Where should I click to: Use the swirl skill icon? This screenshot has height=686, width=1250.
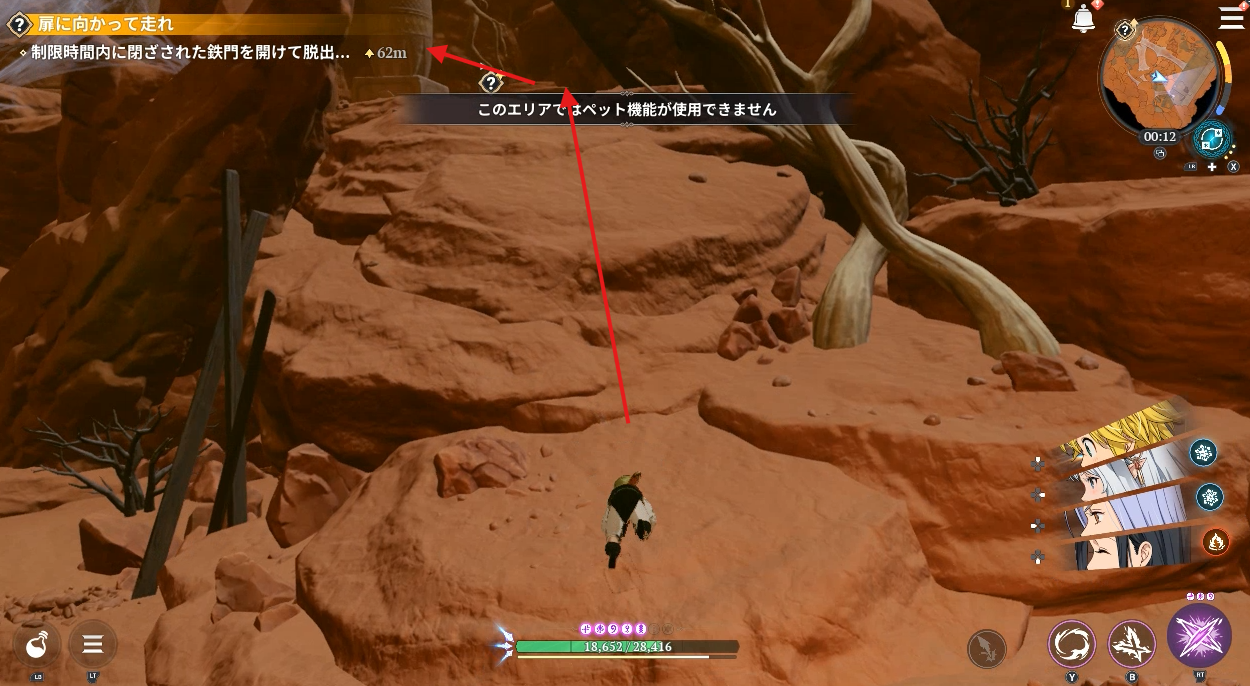click(x=1073, y=645)
